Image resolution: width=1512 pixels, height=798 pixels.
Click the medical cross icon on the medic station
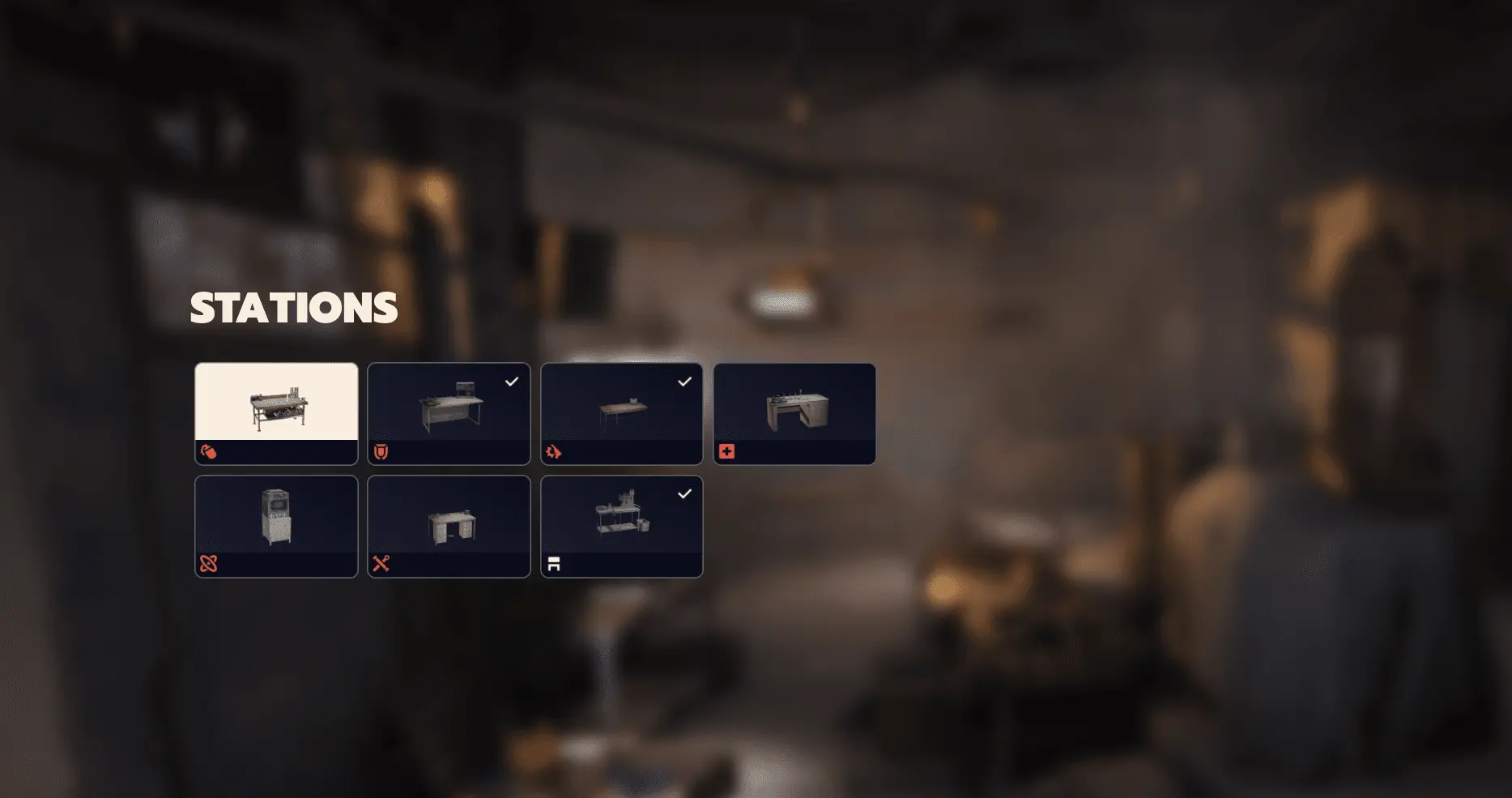(728, 452)
